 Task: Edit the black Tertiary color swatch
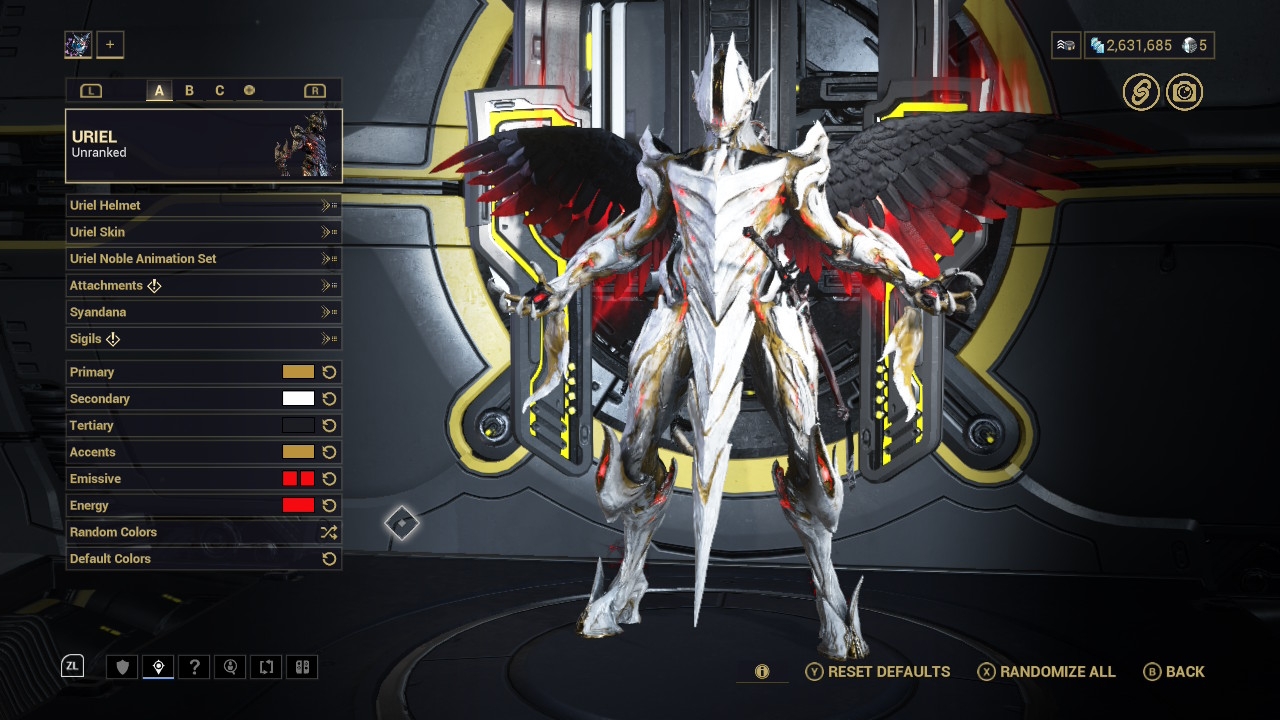298,425
